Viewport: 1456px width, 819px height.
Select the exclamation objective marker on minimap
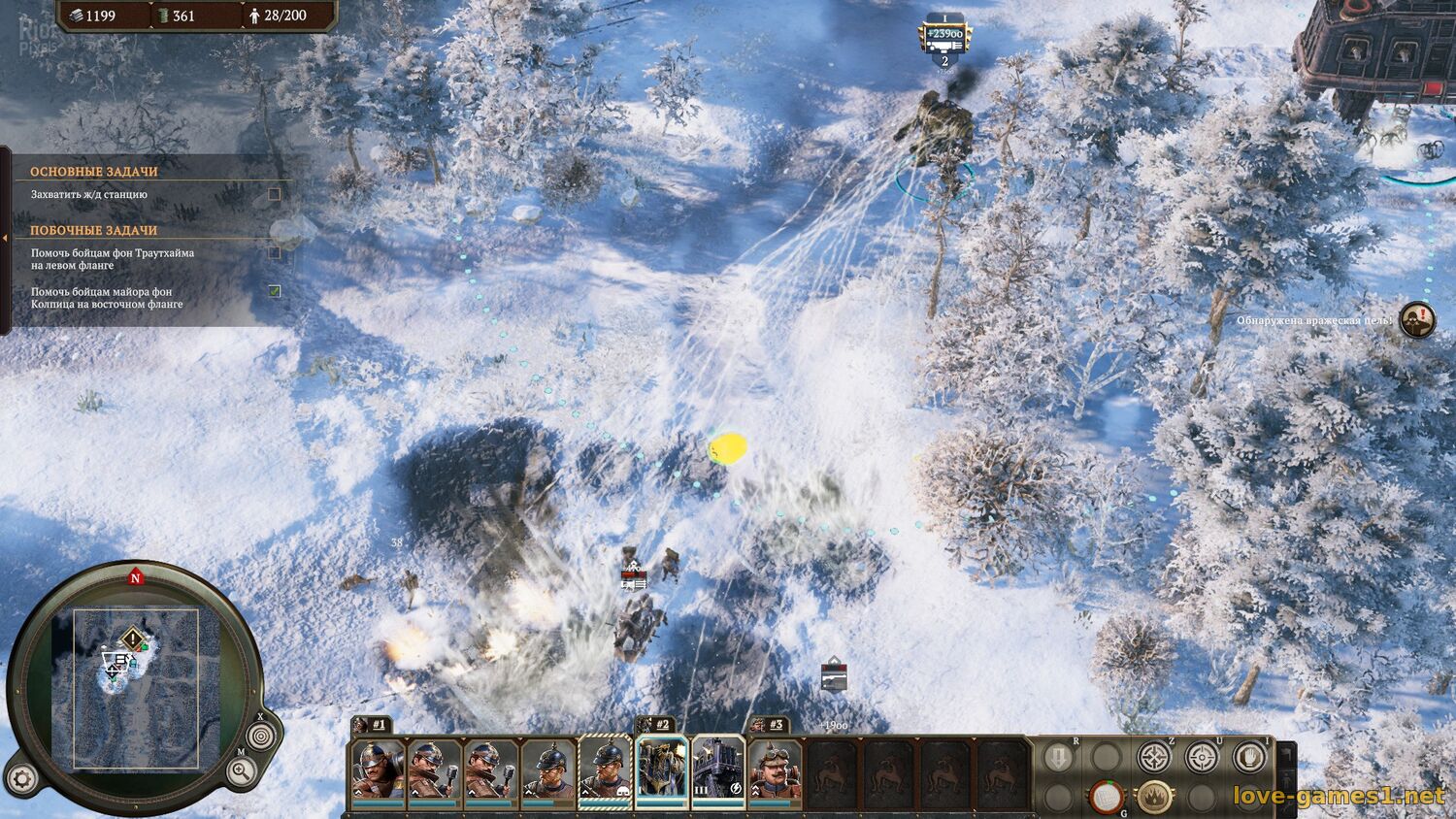[132, 639]
